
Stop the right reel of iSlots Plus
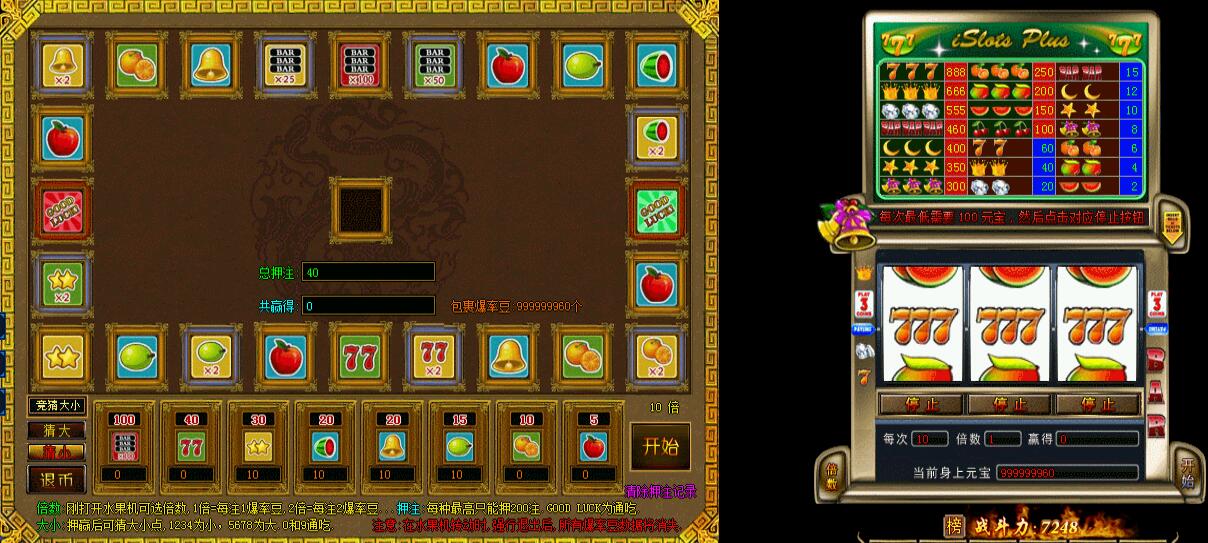1096,405
